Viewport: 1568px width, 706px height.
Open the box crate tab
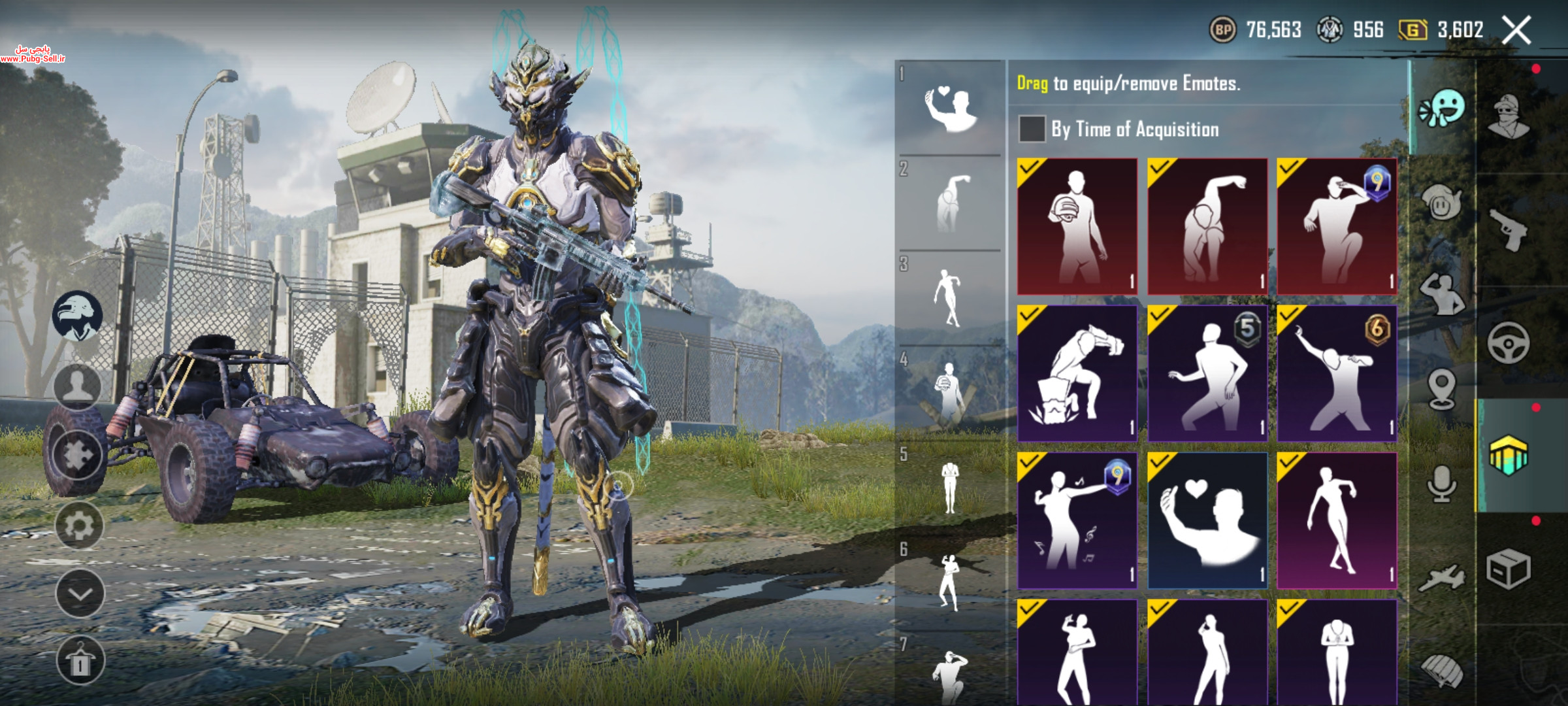click(x=1509, y=569)
